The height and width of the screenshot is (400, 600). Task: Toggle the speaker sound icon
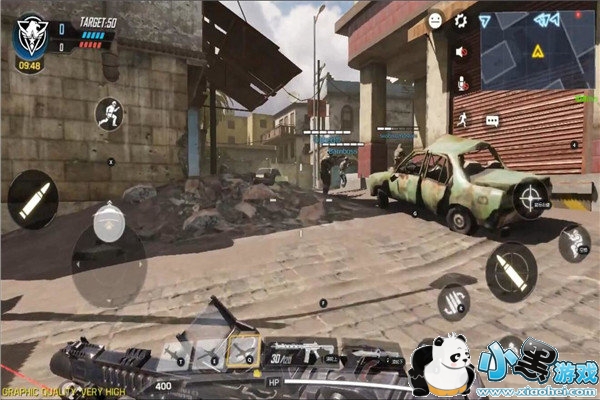pos(461,52)
